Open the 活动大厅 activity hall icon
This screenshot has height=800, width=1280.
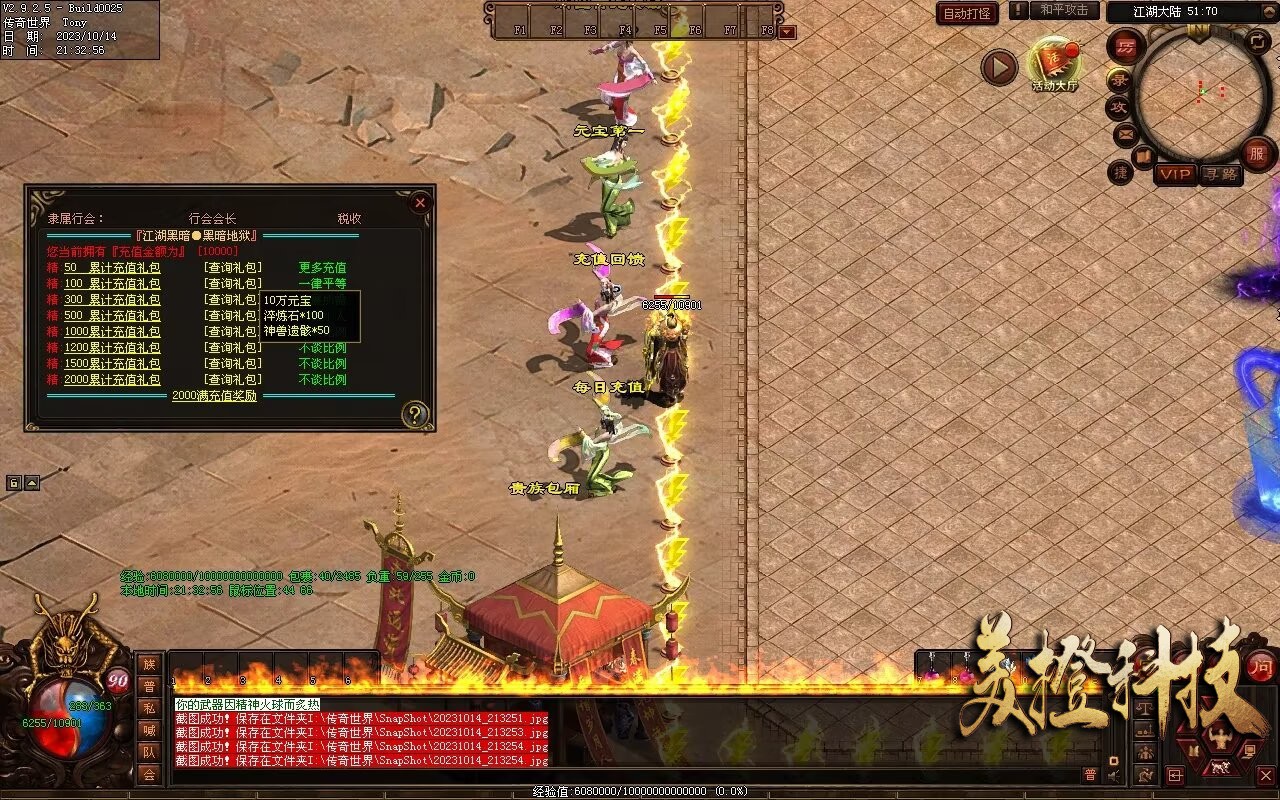1054,62
